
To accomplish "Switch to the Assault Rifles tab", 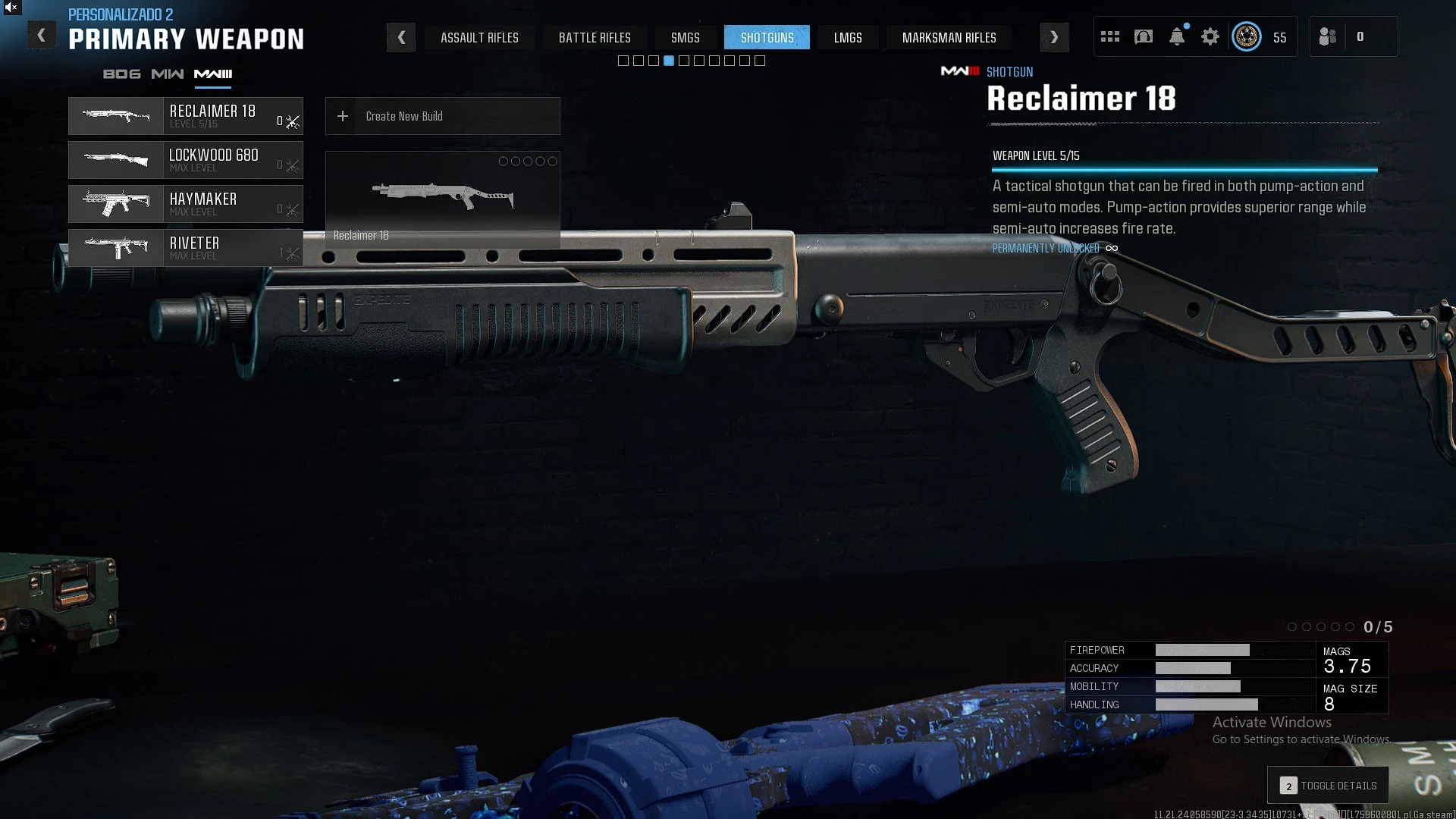I will point(479,37).
